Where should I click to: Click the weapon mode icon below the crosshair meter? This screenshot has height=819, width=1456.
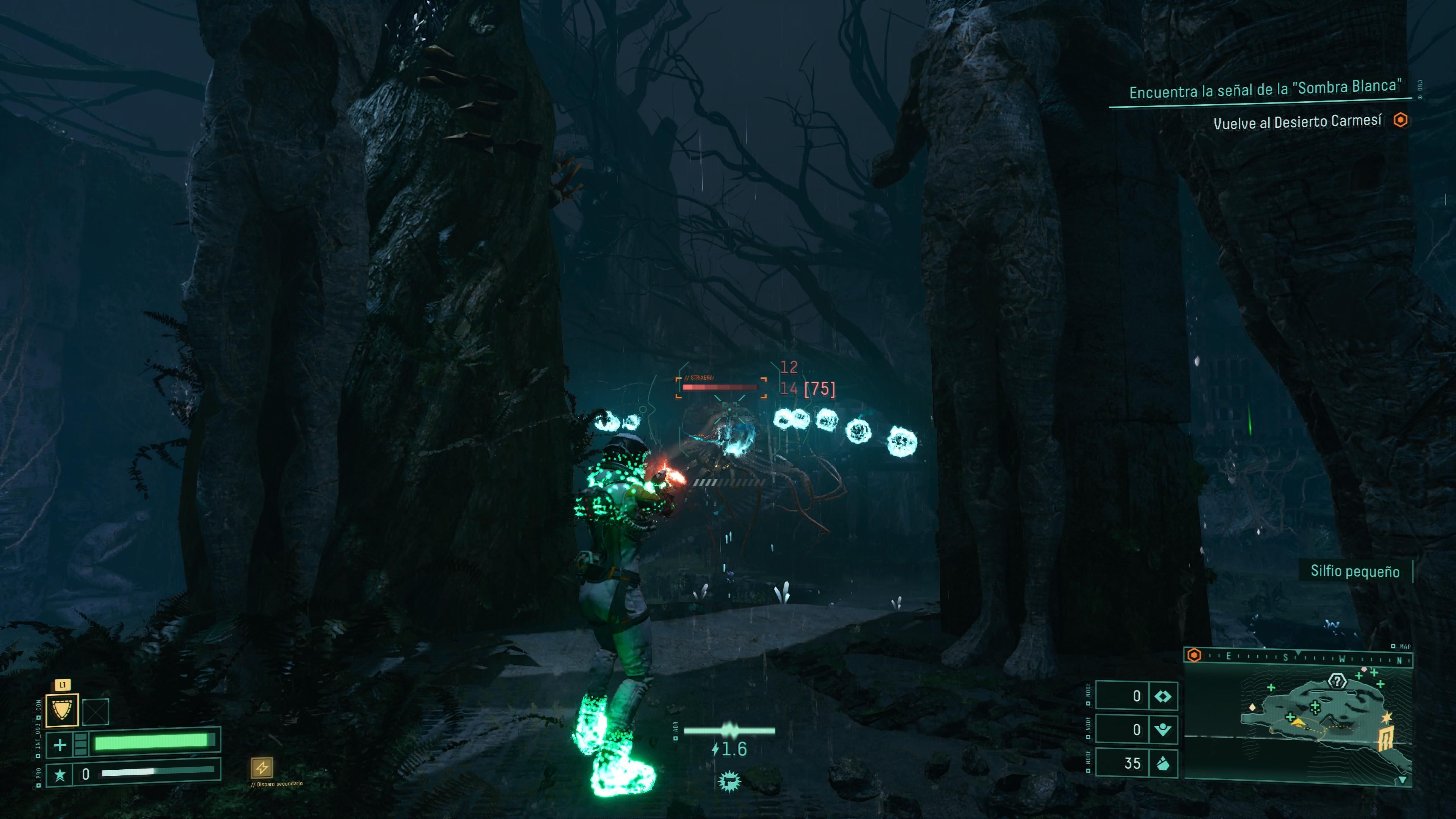(x=729, y=782)
